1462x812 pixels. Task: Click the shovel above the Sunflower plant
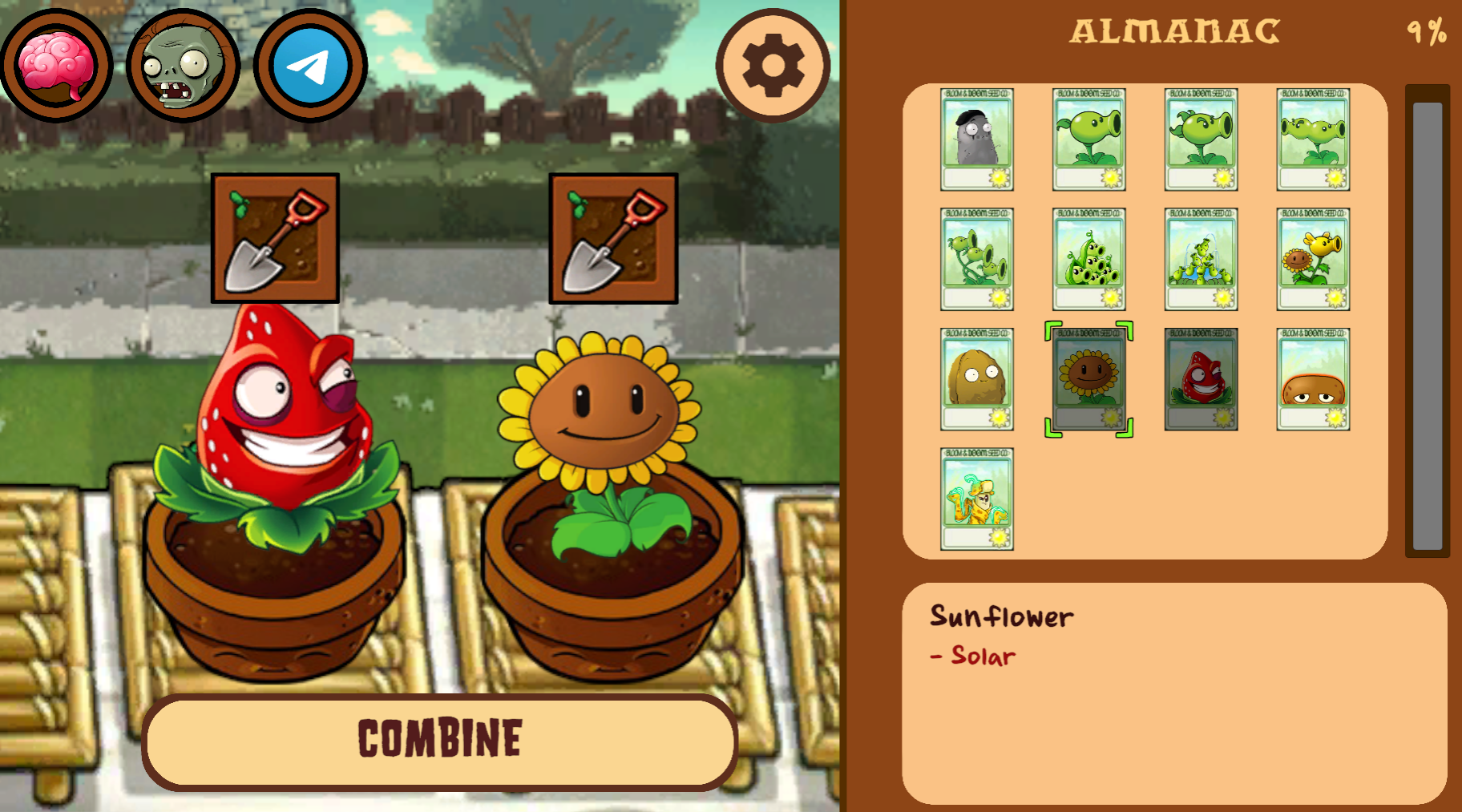click(613, 238)
